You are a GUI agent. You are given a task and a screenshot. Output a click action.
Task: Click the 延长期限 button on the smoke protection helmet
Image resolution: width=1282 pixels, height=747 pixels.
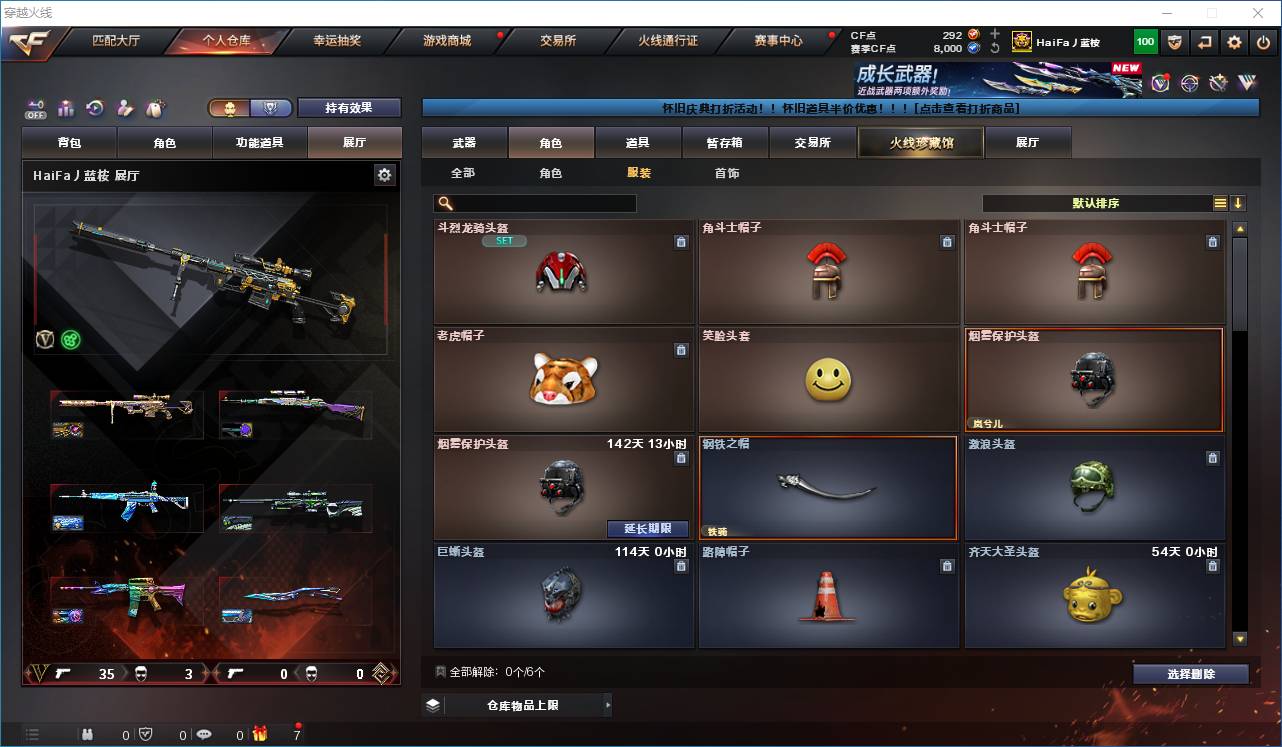click(647, 528)
